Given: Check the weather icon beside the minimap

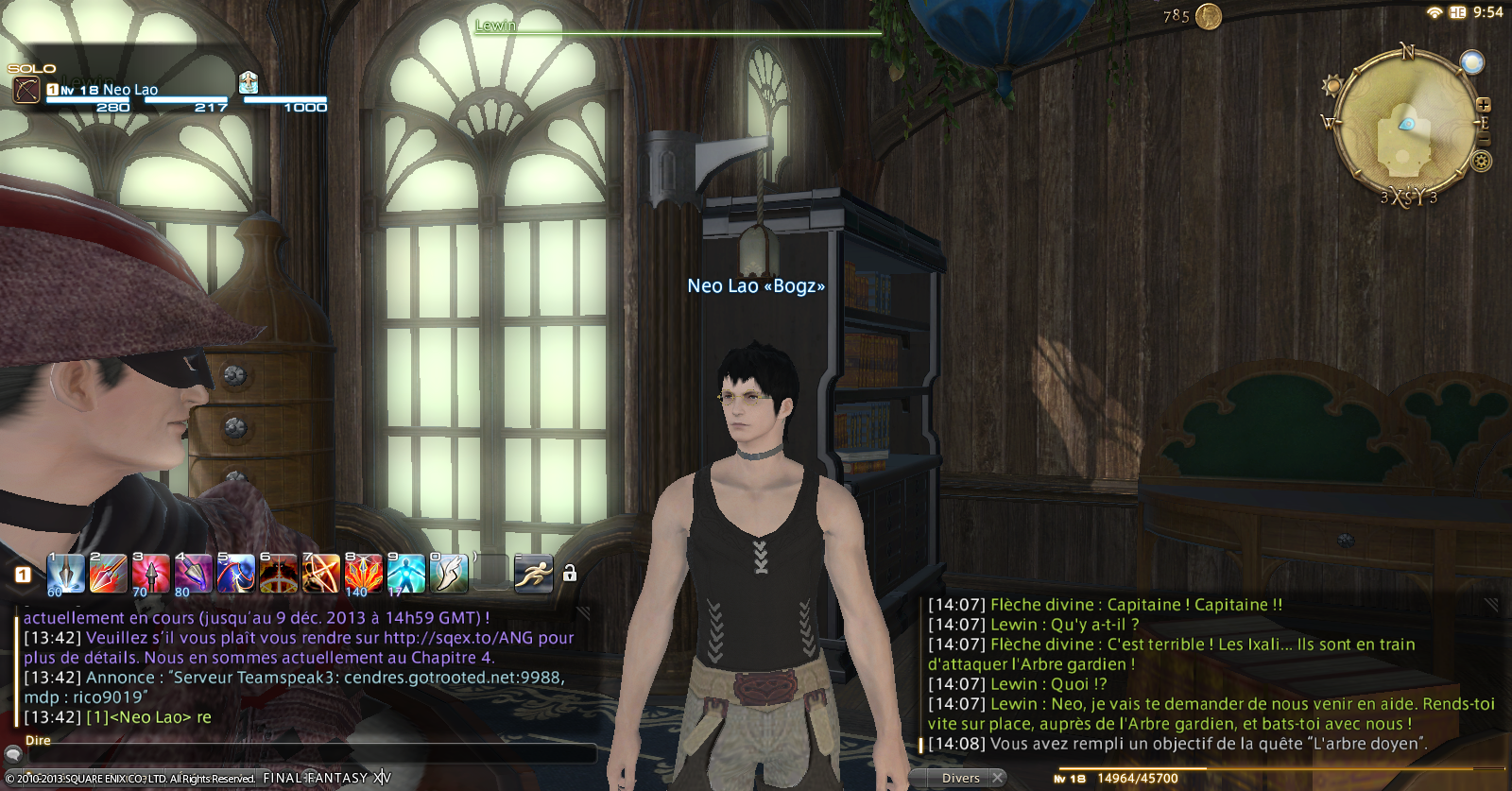Looking at the screenshot, I should pos(1471,62).
